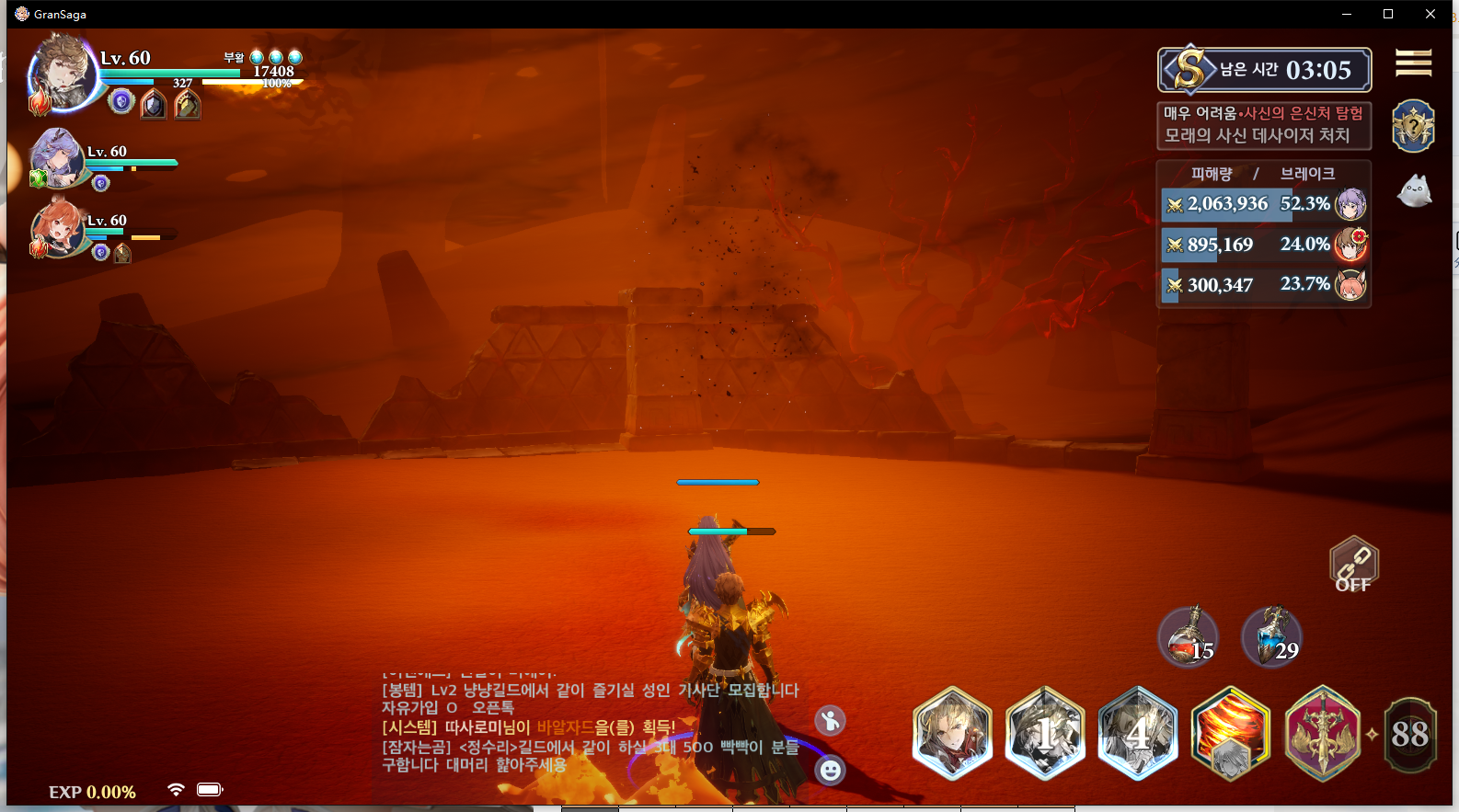Use the red health potion
Screen dimensions: 1459x812
1189,636
